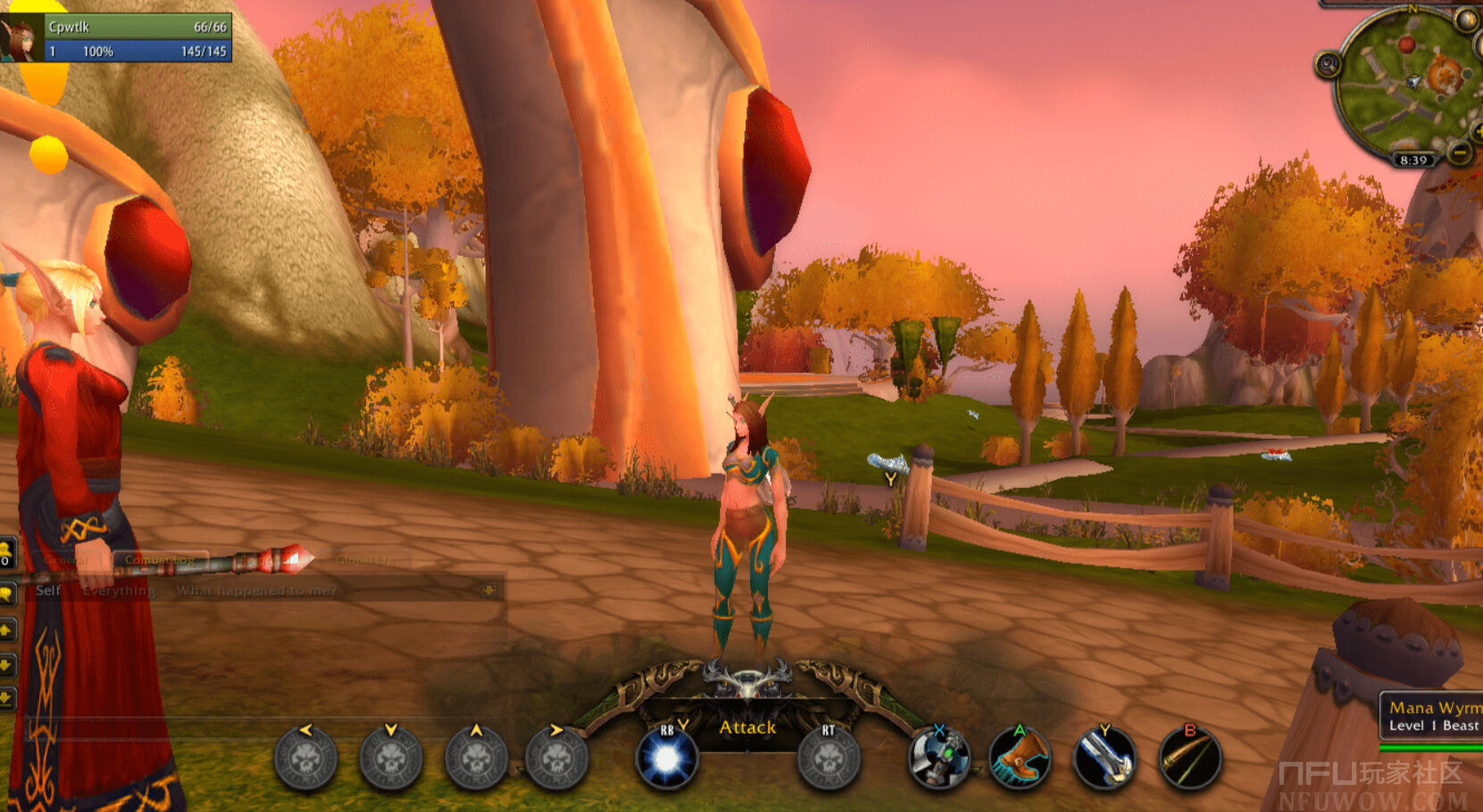Activate the glowing white orb ability
The width and height of the screenshot is (1483, 812).
point(666,759)
